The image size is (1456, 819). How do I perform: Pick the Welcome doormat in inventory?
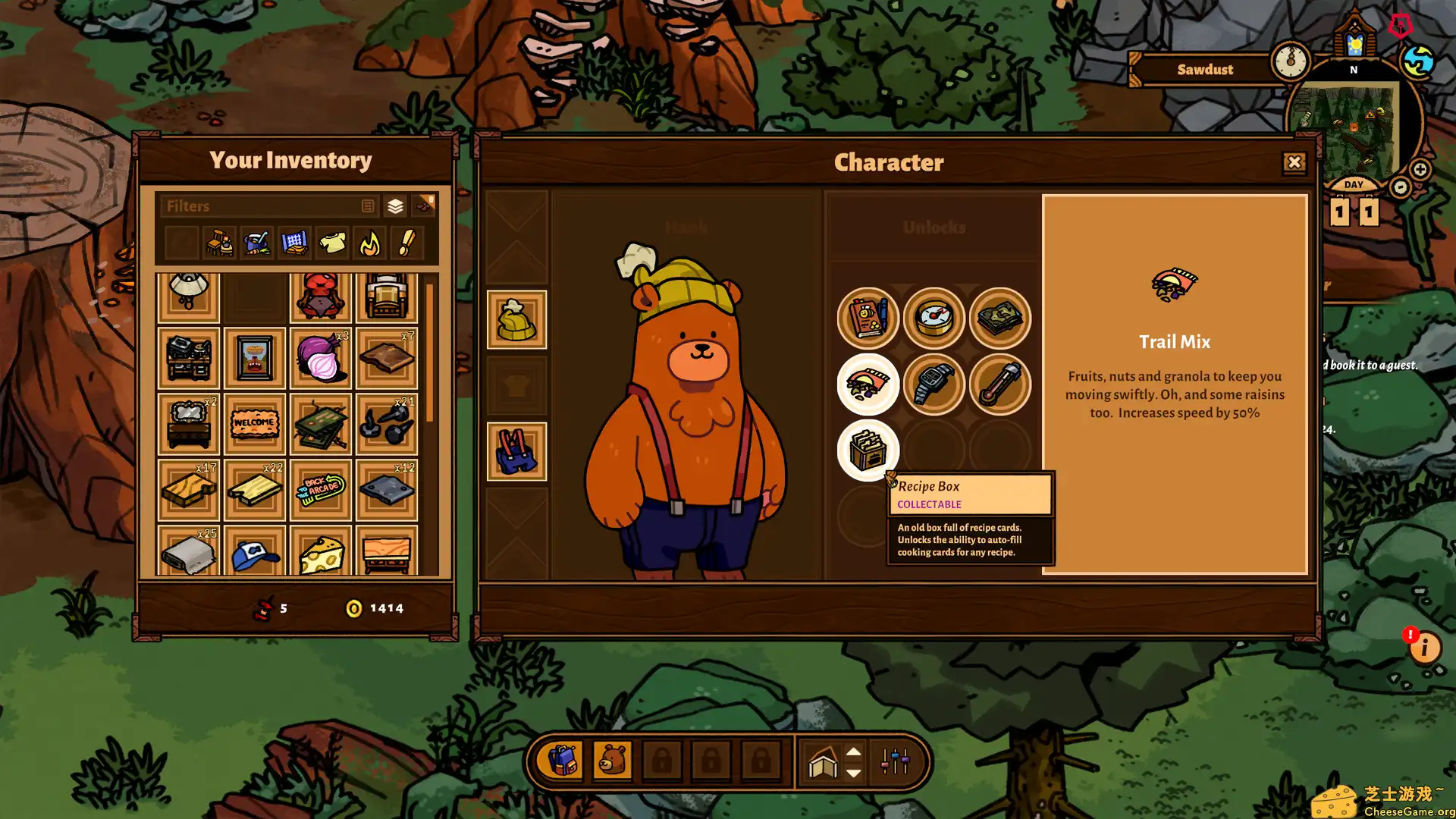tap(254, 423)
